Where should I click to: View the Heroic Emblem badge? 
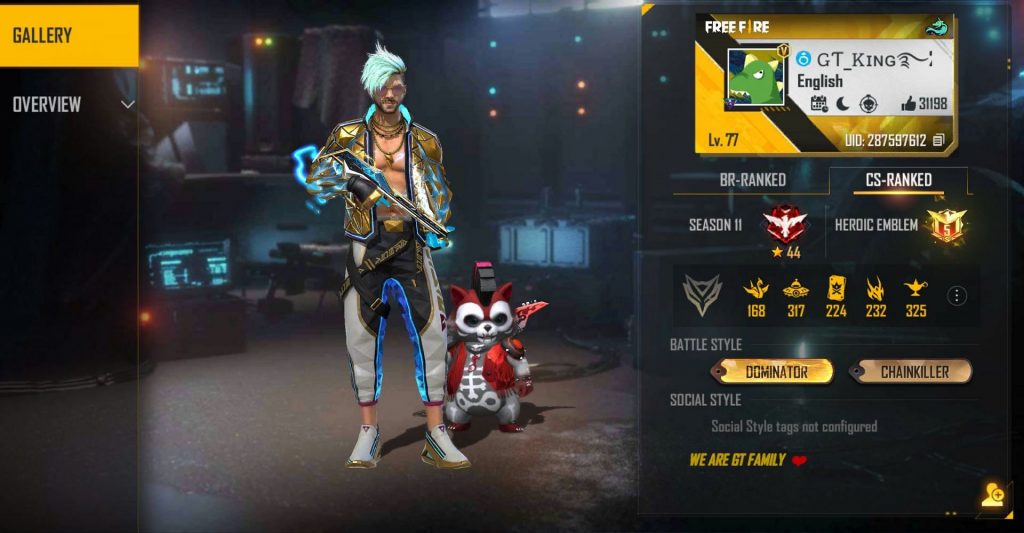(943, 225)
